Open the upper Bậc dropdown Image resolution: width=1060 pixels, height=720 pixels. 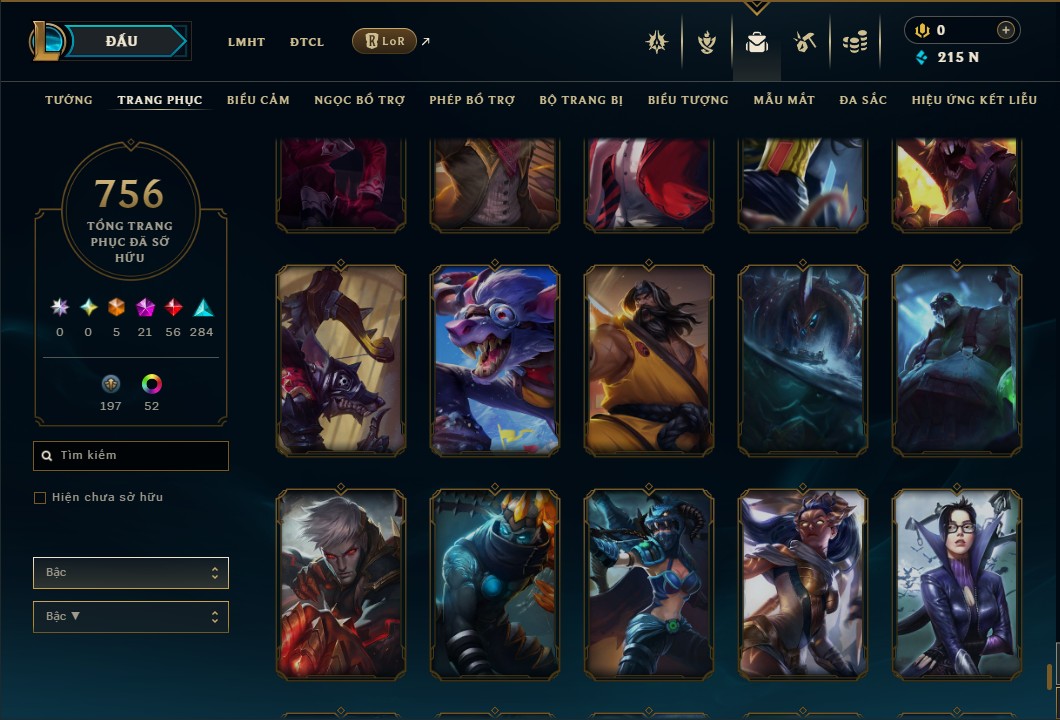tap(131, 573)
